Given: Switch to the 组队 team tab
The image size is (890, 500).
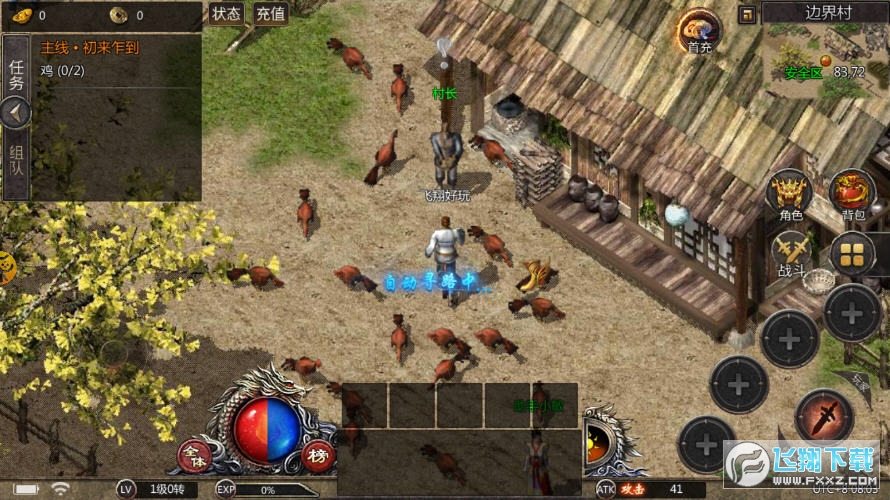Looking at the screenshot, I should (16, 161).
